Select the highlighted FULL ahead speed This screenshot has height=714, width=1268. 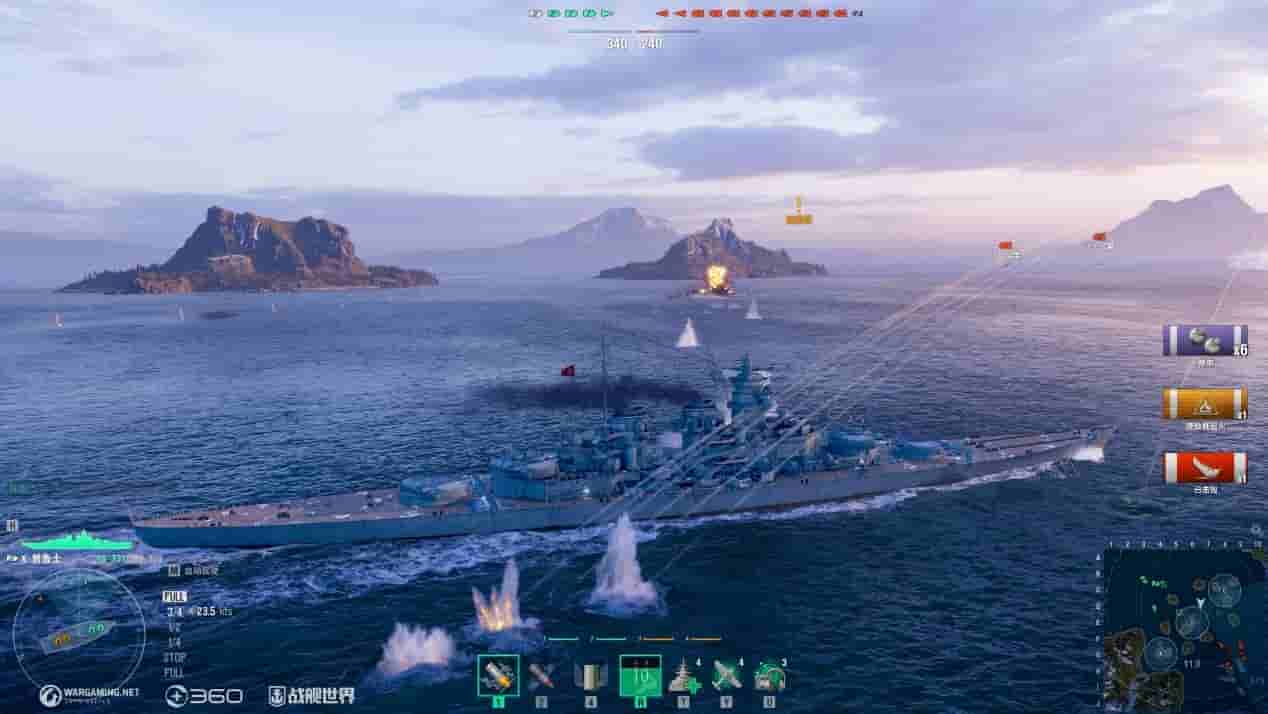[x=174, y=596]
